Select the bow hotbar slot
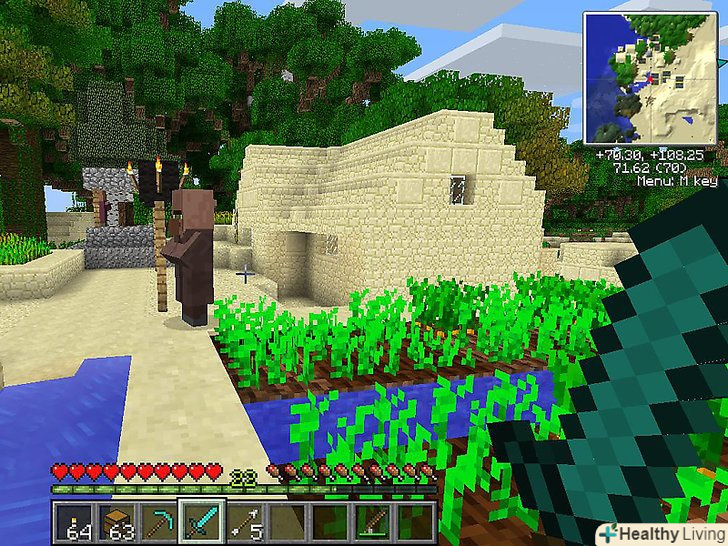 [374, 522]
